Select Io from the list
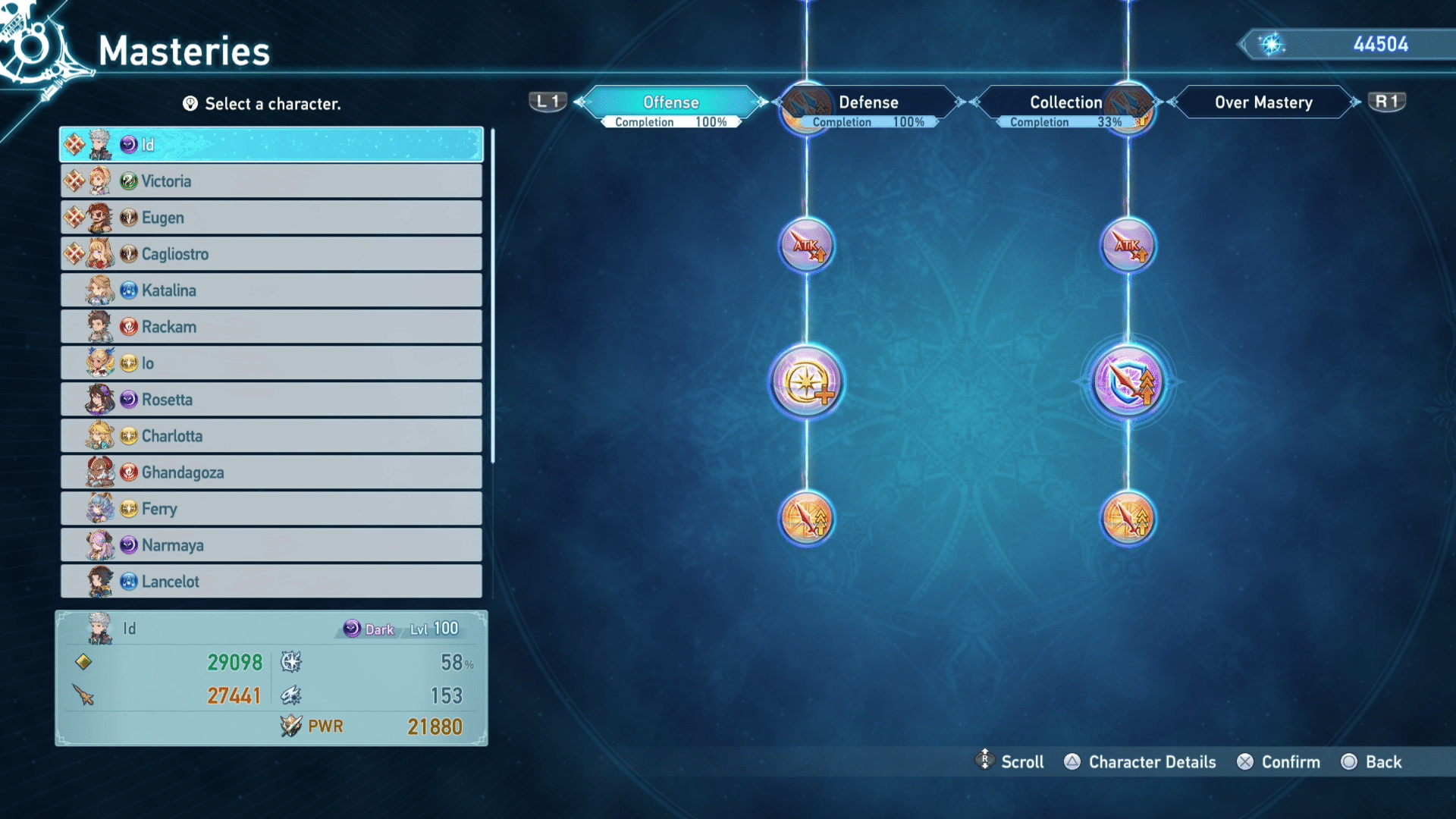The image size is (1456, 819). click(x=271, y=363)
